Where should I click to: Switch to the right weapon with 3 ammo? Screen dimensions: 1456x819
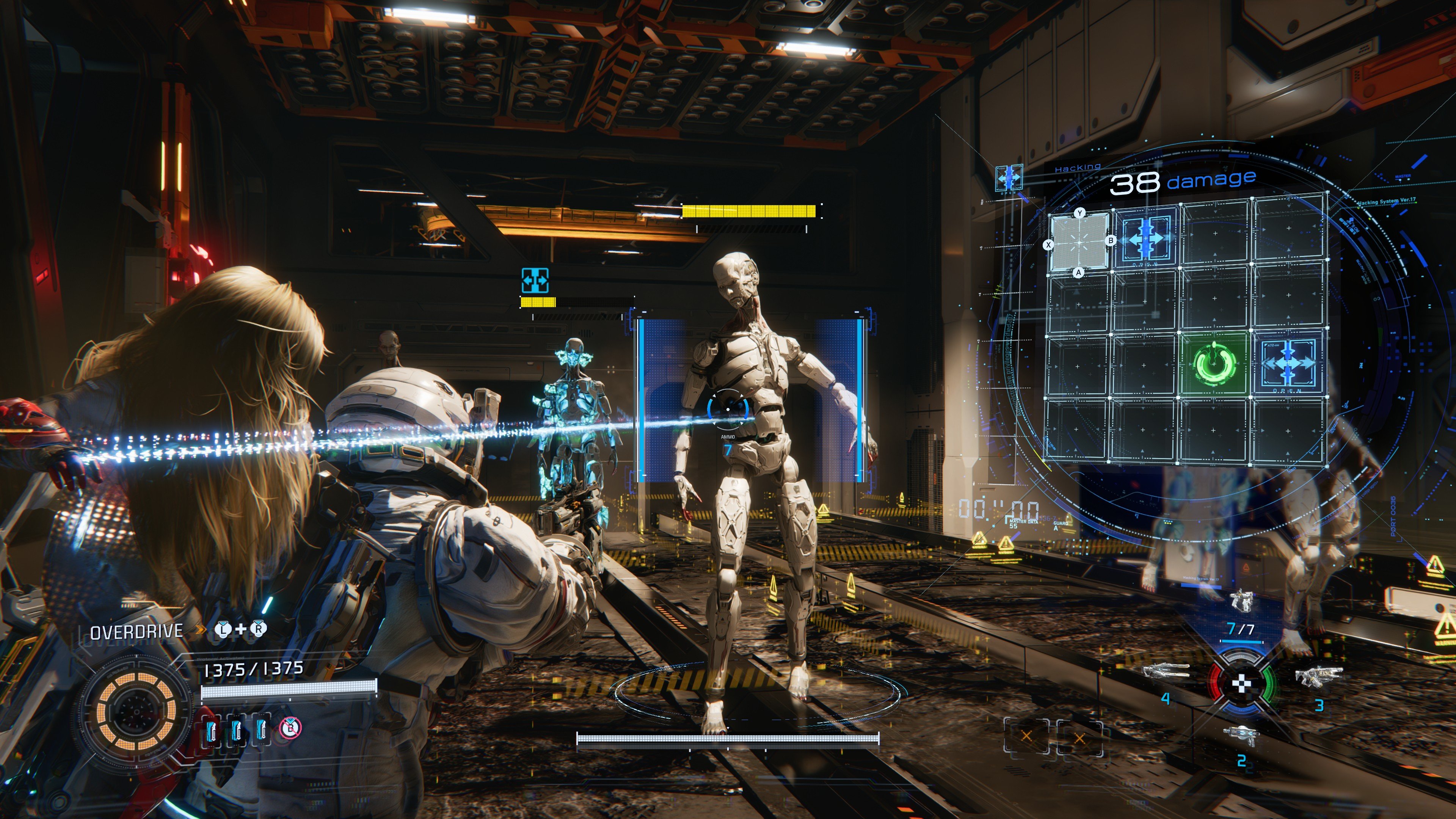point(1318,675)
